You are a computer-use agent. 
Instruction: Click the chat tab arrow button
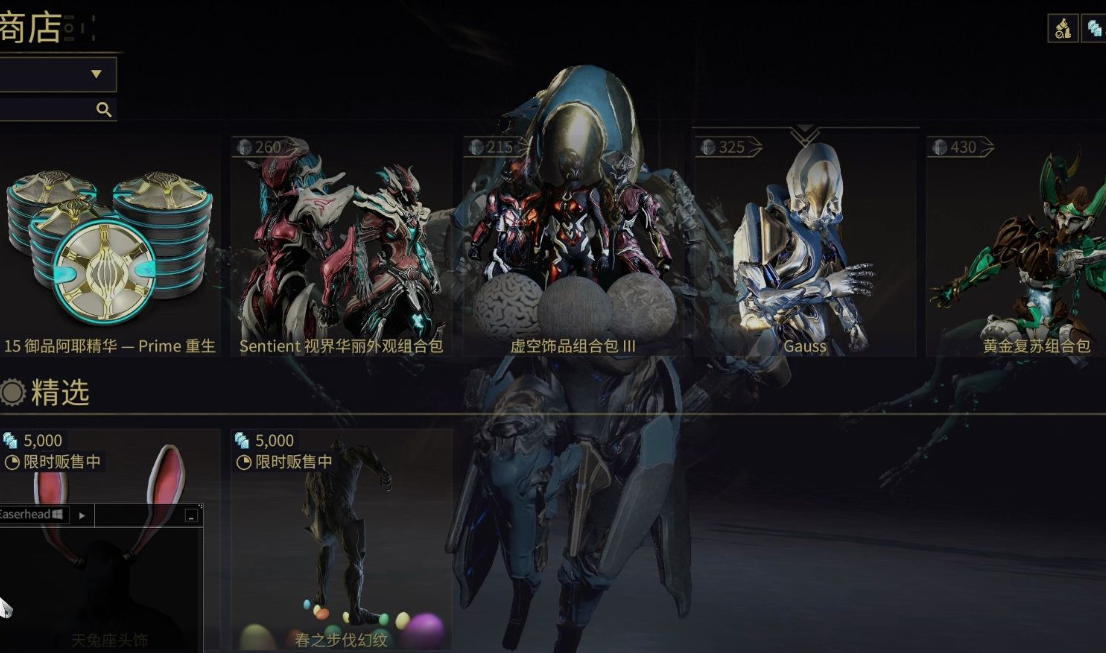[x=81, y=515]
